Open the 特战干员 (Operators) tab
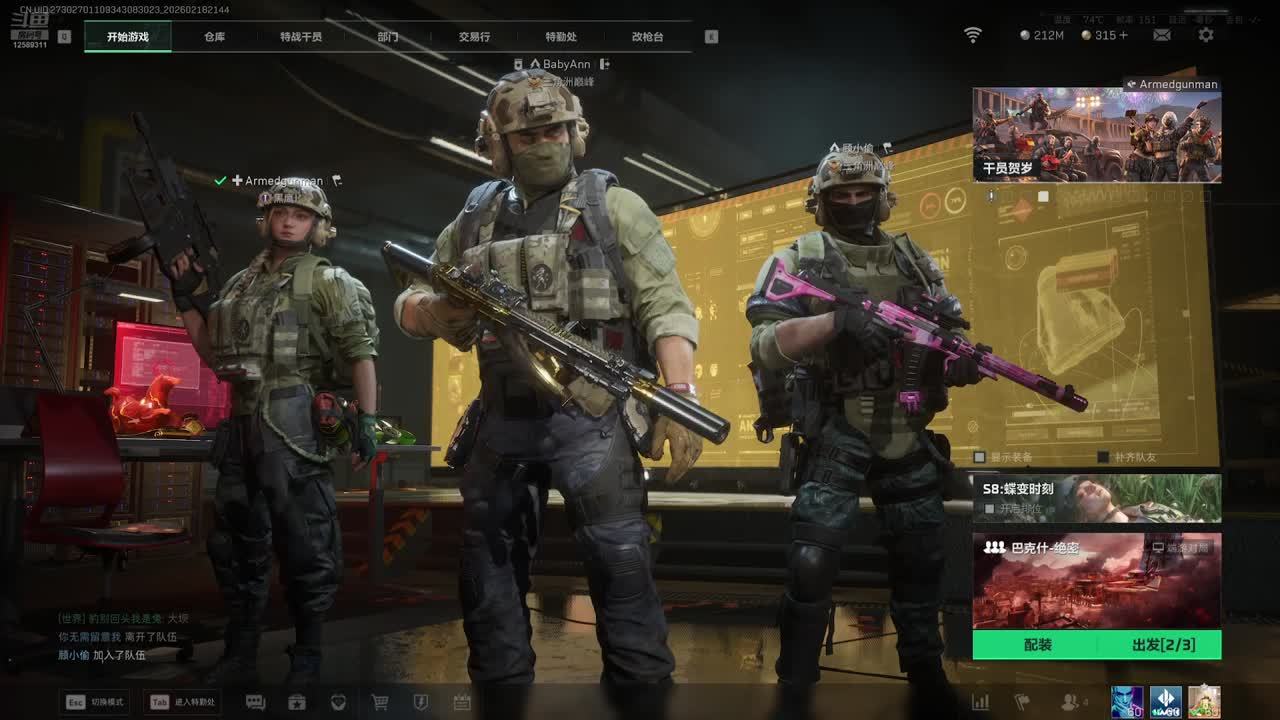 tap(301, 37)
